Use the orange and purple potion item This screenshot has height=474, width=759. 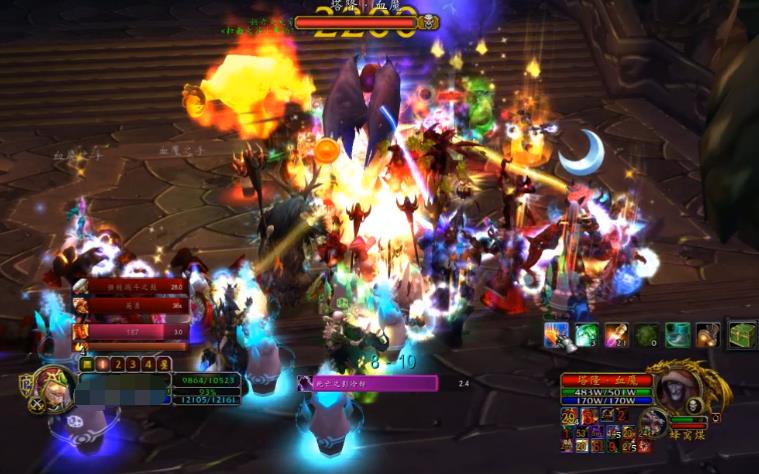coord(617,335)
